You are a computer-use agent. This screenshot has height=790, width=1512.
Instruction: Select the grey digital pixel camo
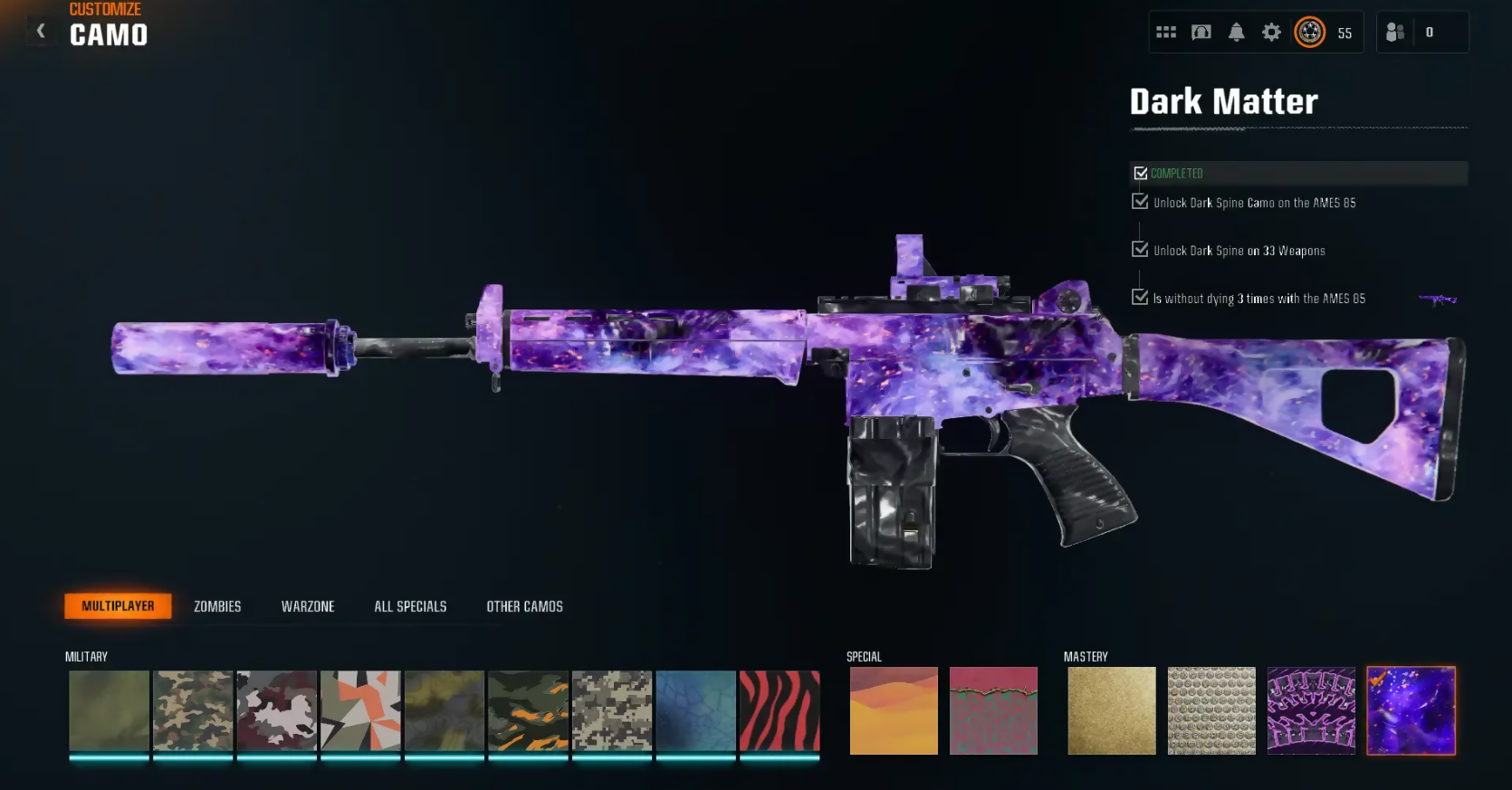click(612, 710)
